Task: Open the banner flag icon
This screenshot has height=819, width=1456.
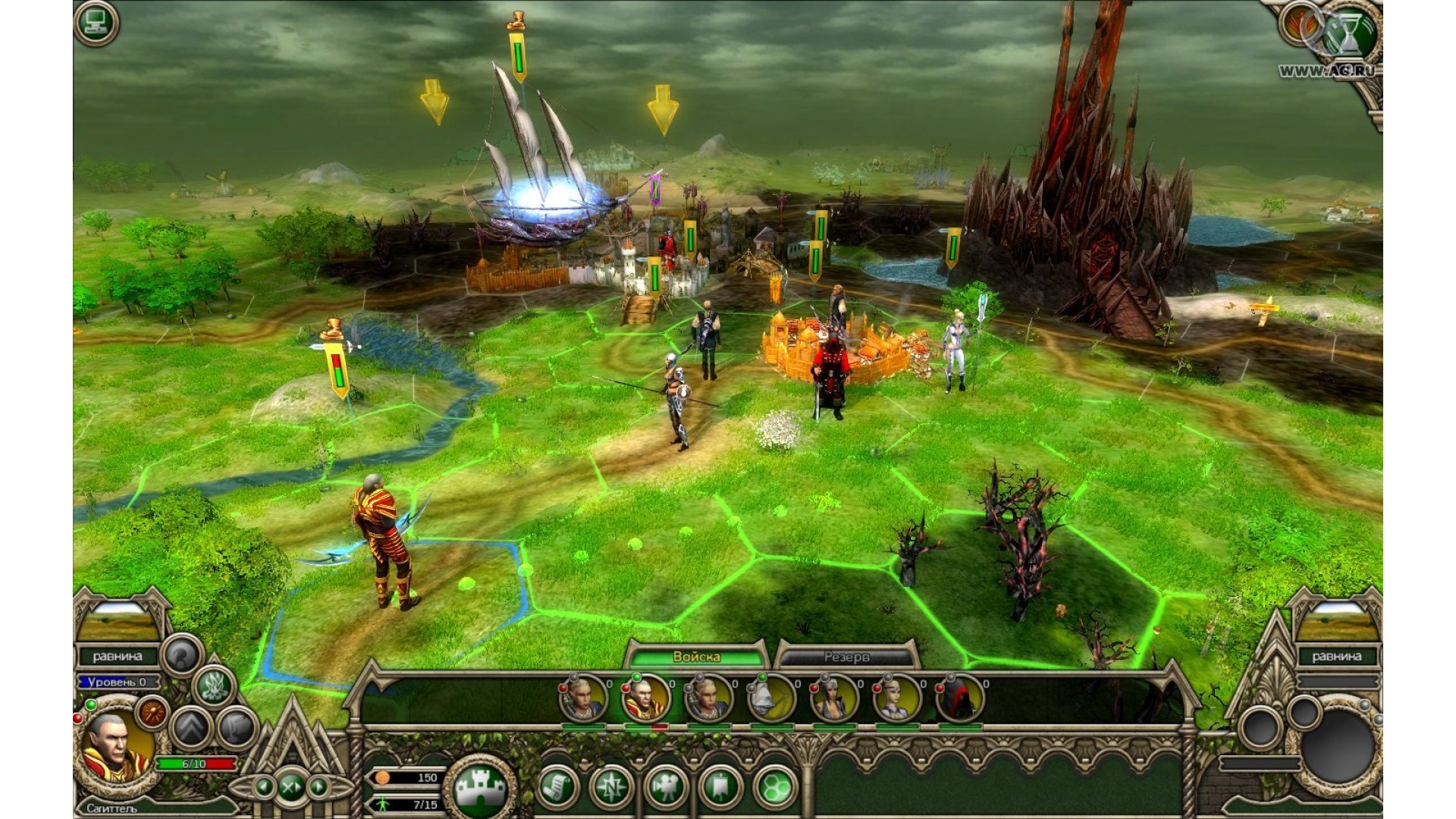Action: coord(720,786)
